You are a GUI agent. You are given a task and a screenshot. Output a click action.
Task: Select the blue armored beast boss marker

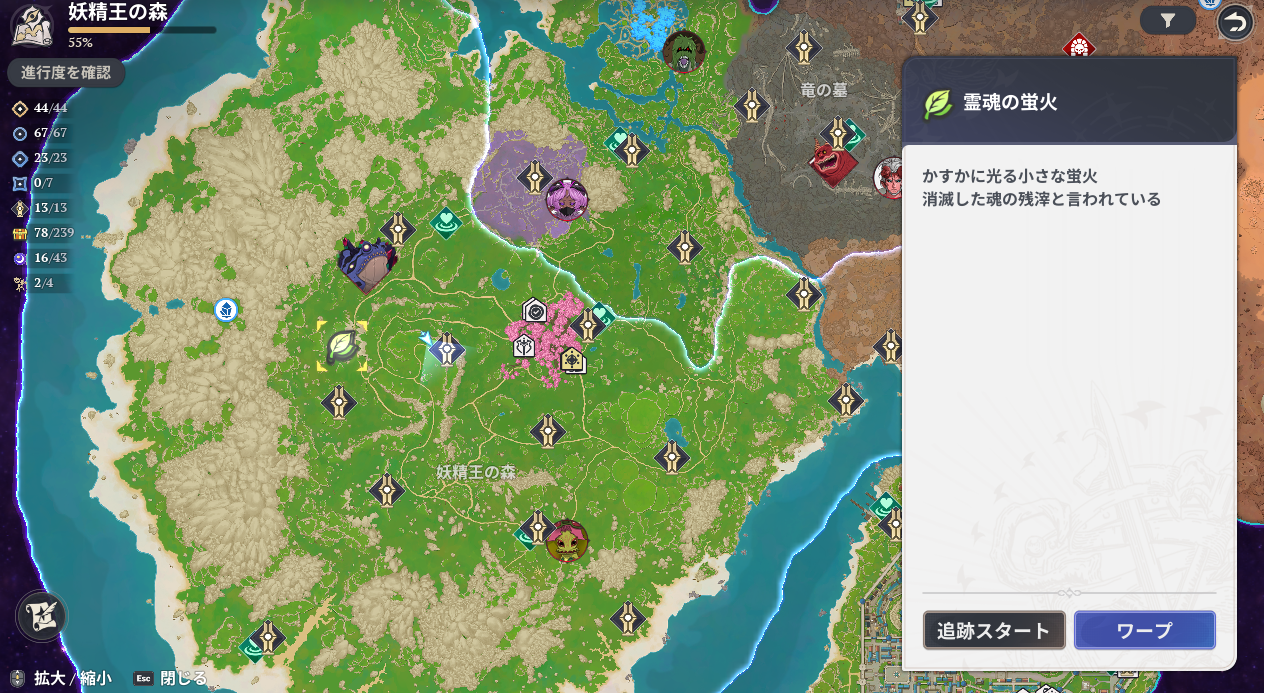point(366,265)
